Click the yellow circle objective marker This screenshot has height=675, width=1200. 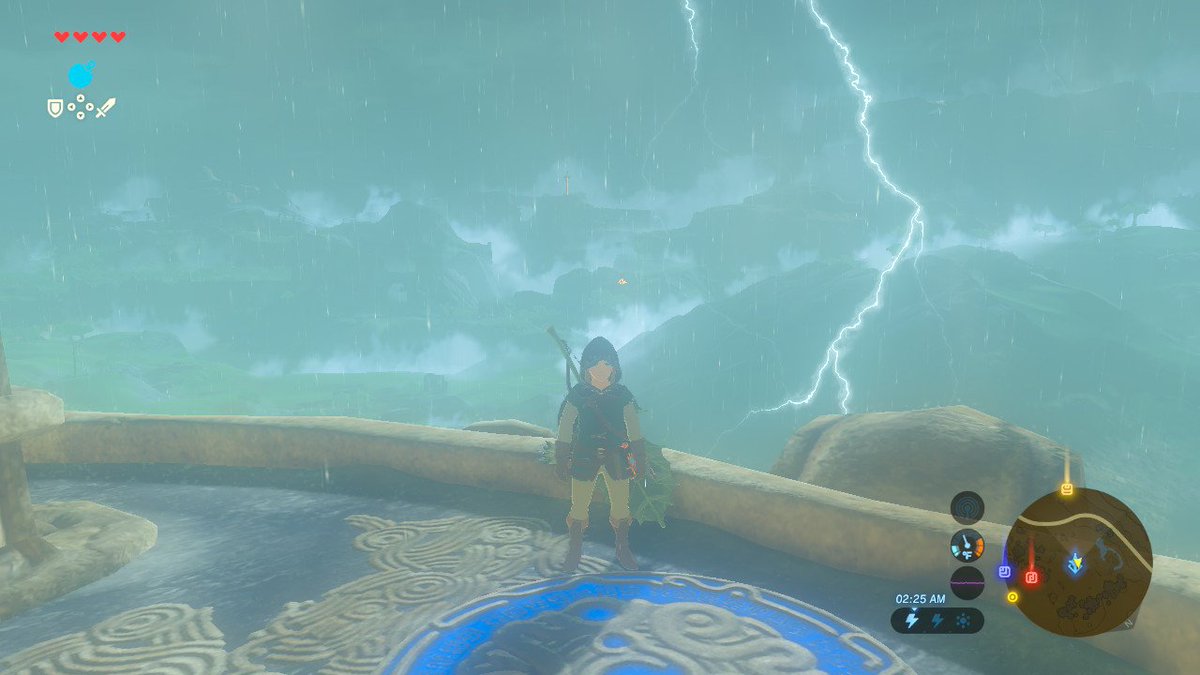1013,597
